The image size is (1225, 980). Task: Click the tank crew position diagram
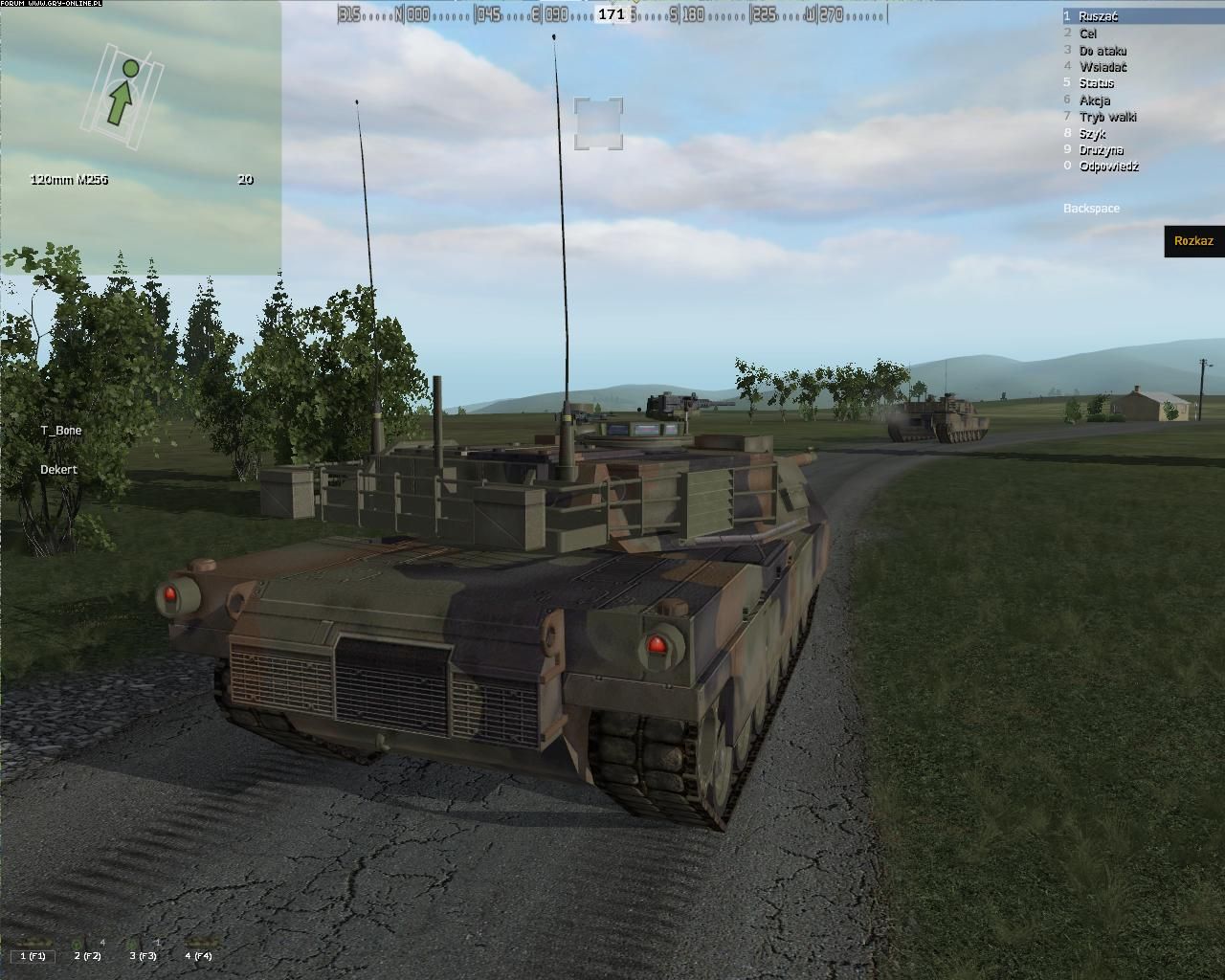[x=118, y=93]
